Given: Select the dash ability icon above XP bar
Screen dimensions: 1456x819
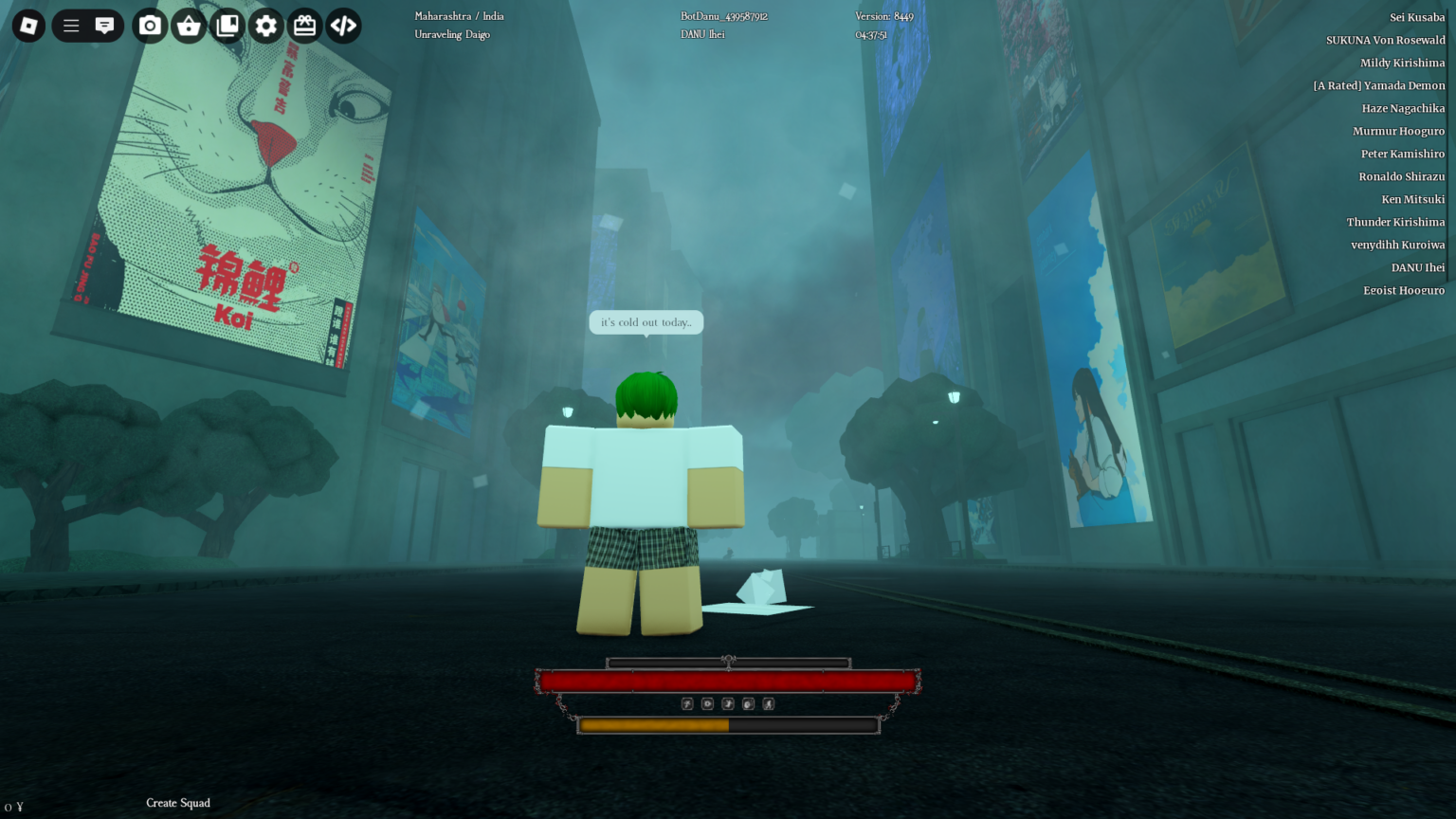Looking at the screenshot, I should pyautogui.click(x=726, y=703).
